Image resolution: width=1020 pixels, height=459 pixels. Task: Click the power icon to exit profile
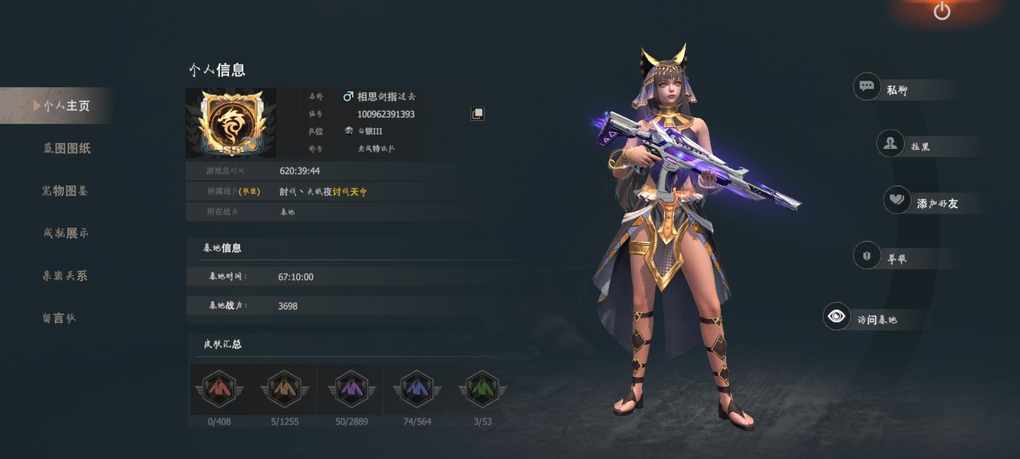click(942, 12)
